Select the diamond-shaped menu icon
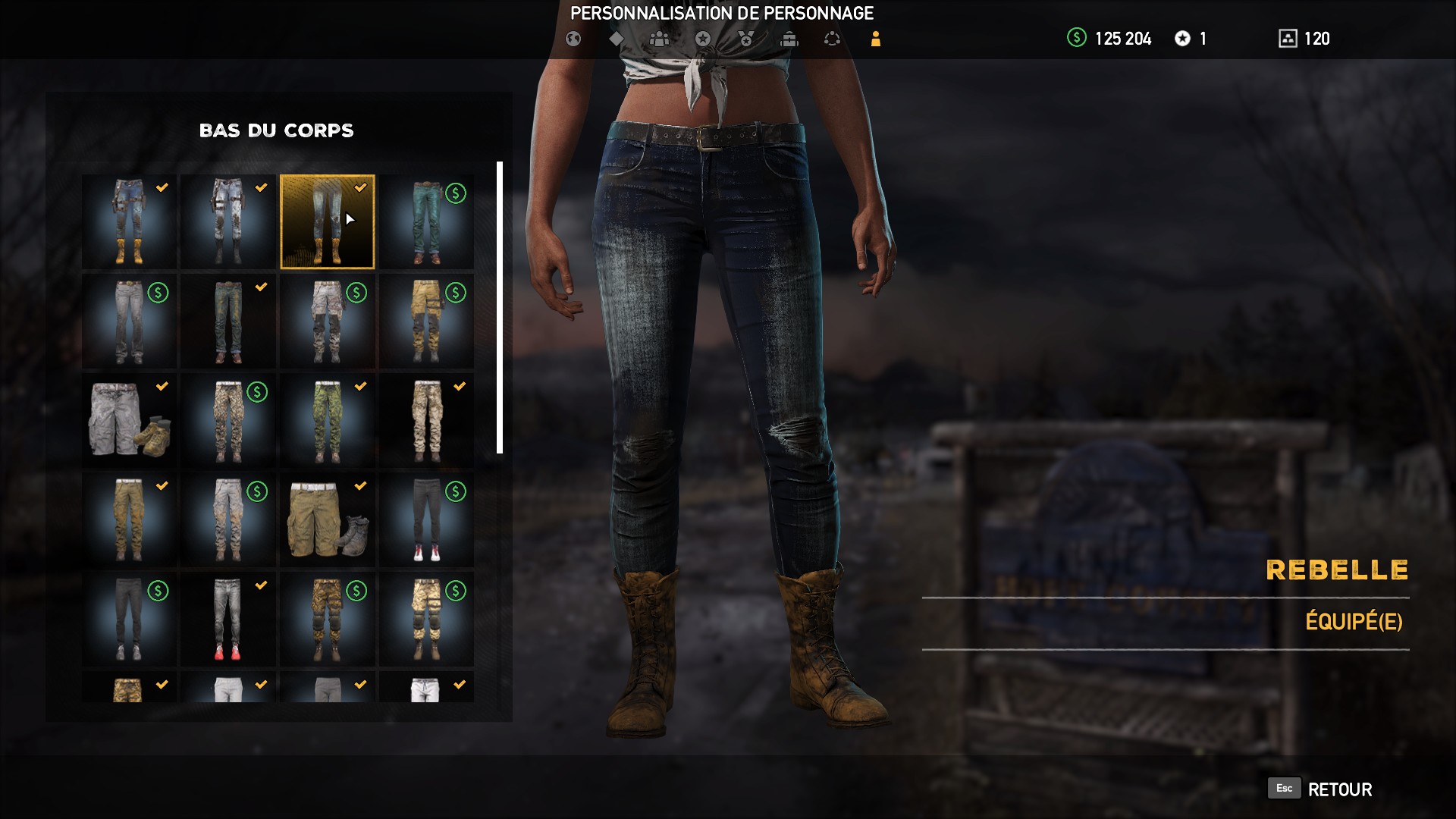Image resolution: width=1456 pixels, height=819 pixels. [617, 38]
